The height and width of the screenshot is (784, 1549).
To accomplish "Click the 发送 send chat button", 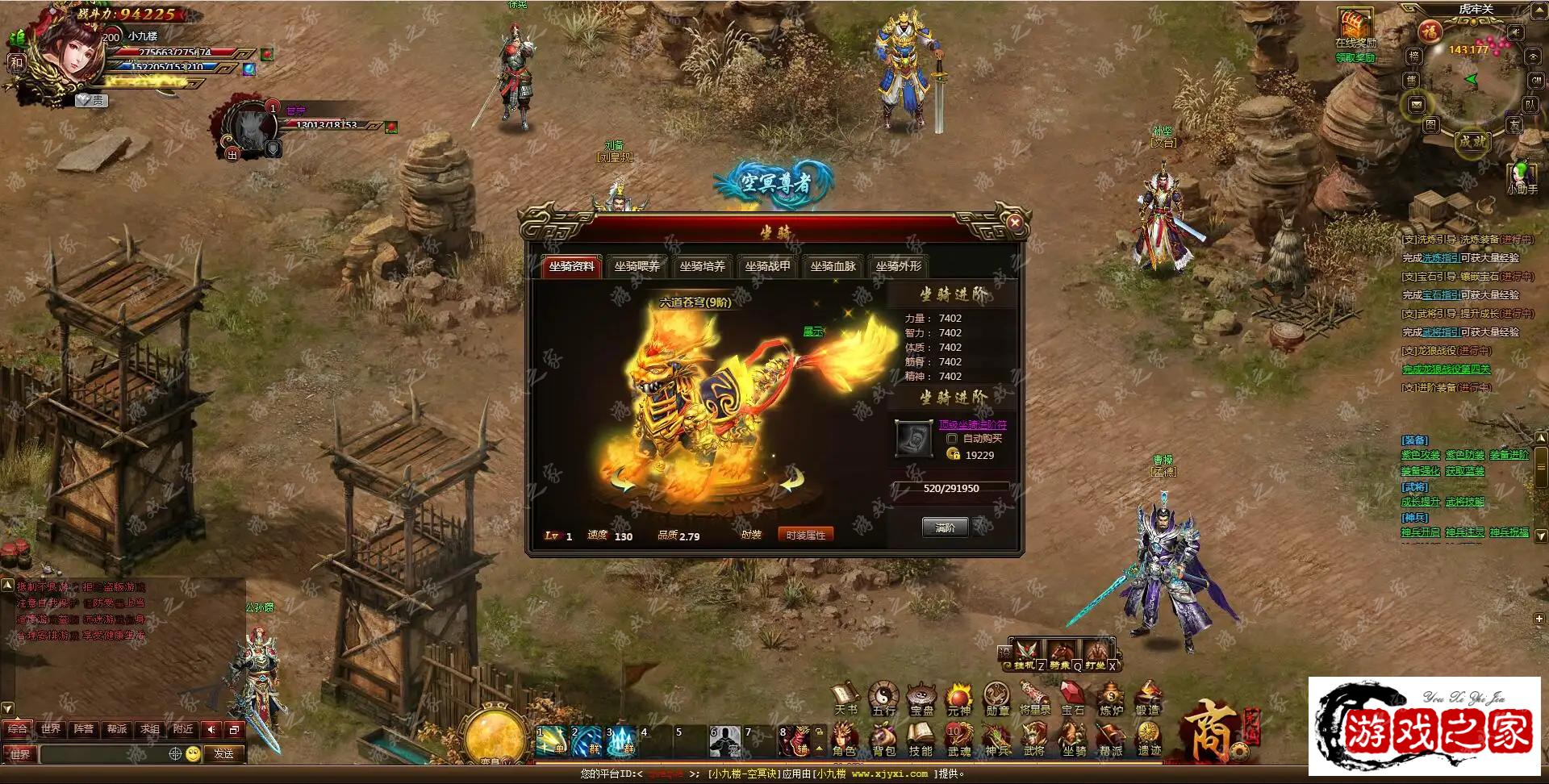I will [223, 754].
